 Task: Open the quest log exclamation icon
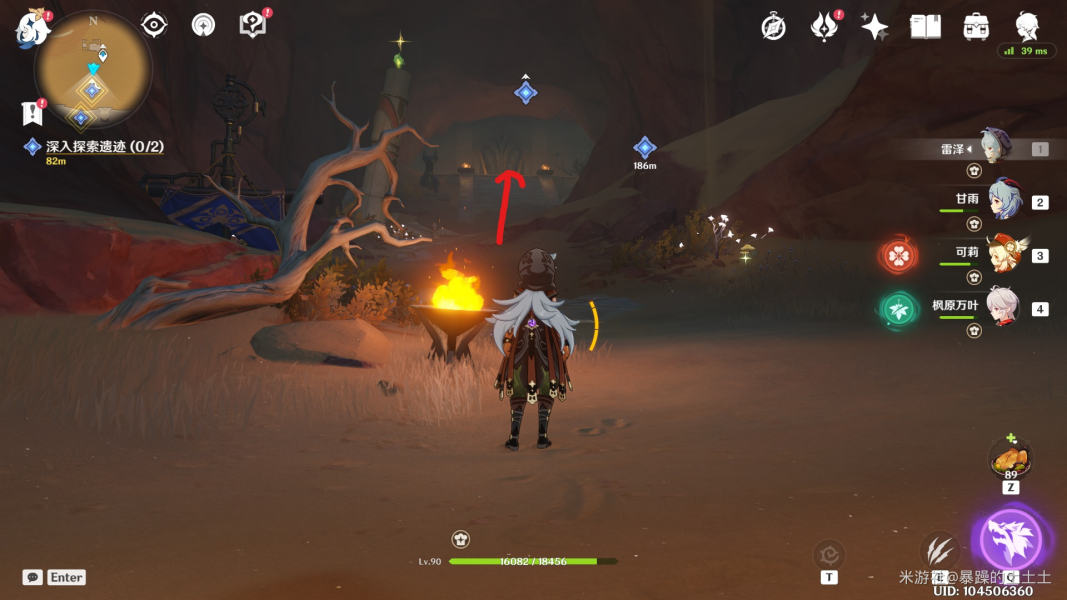tap(33, 112)
